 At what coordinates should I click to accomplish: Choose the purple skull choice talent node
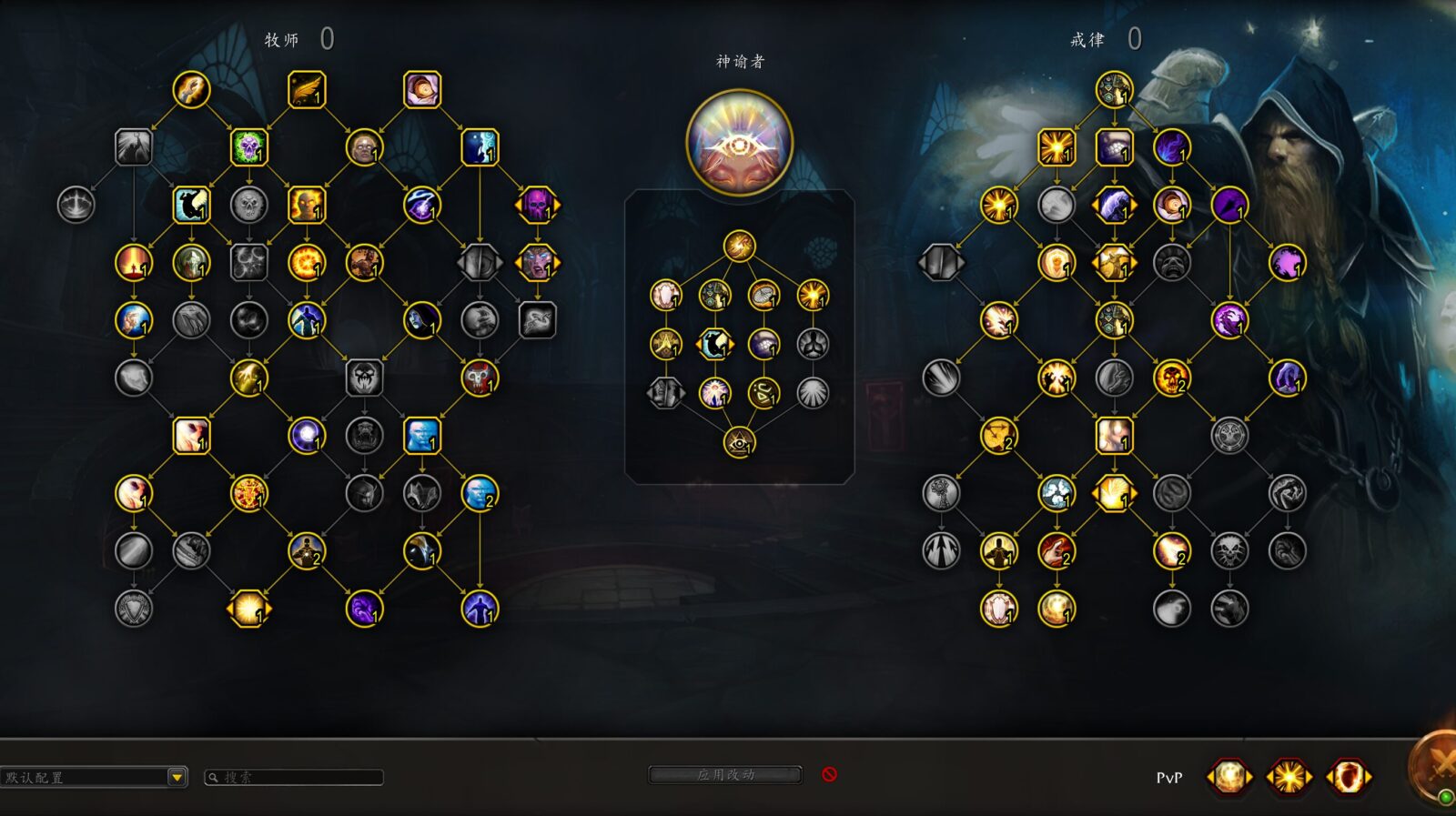coord(537,205)
